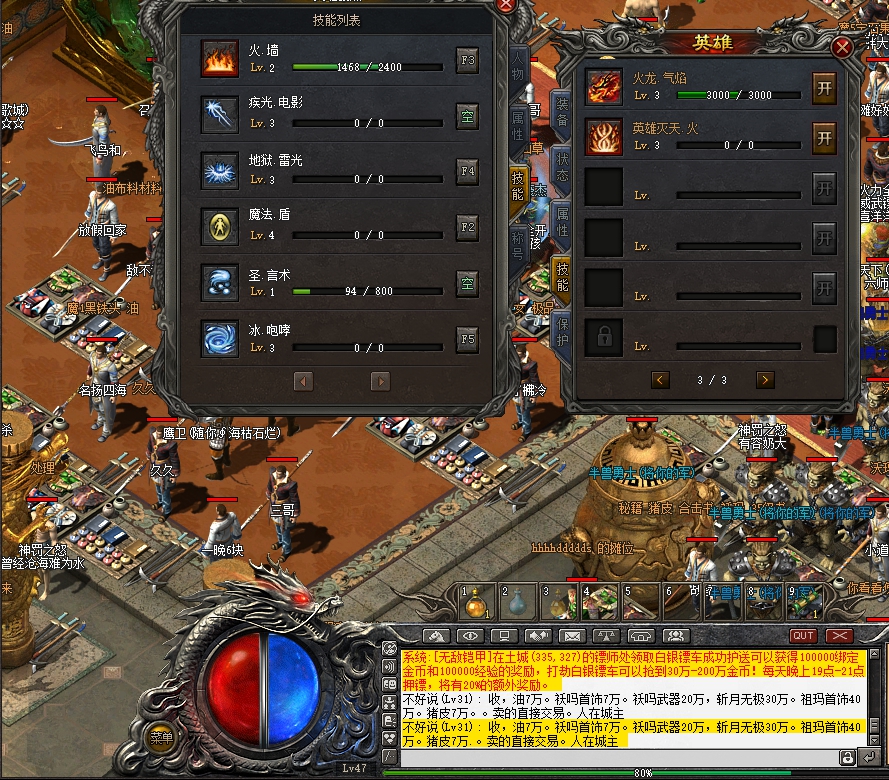Viewport: 889px width, 780px height.
Task: Click the envelope mail icon above chat
Action: (x=572, y=636)
